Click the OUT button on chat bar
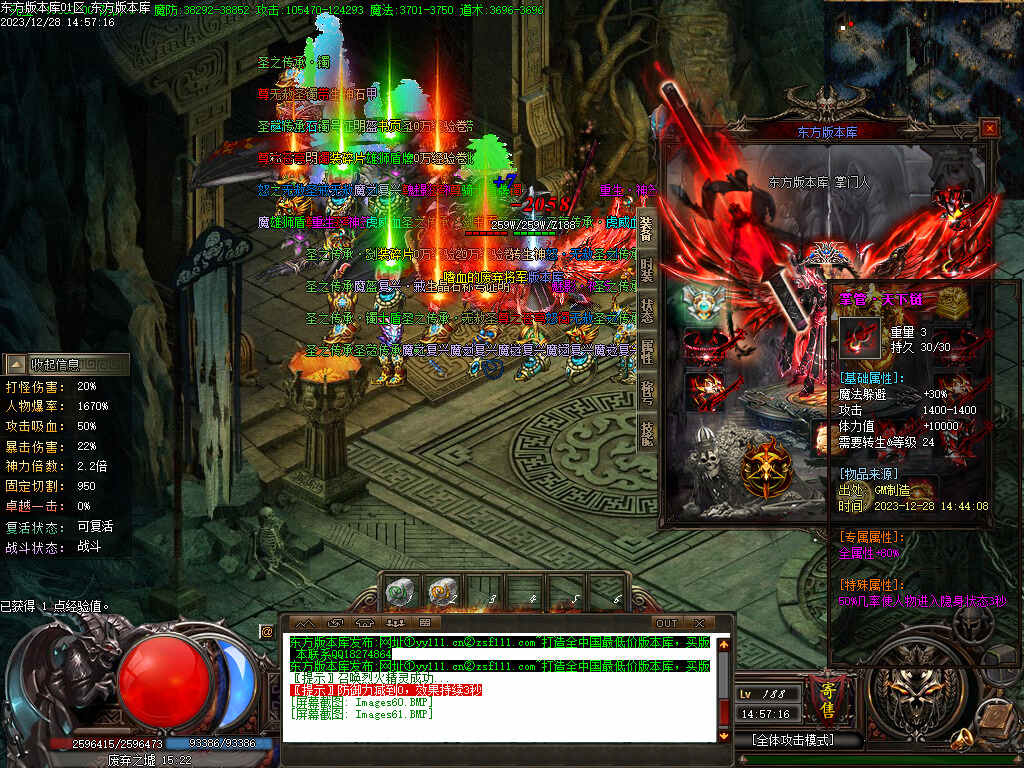The width and height of the screenshot is (1024, 768). click(x=667, y=623)
